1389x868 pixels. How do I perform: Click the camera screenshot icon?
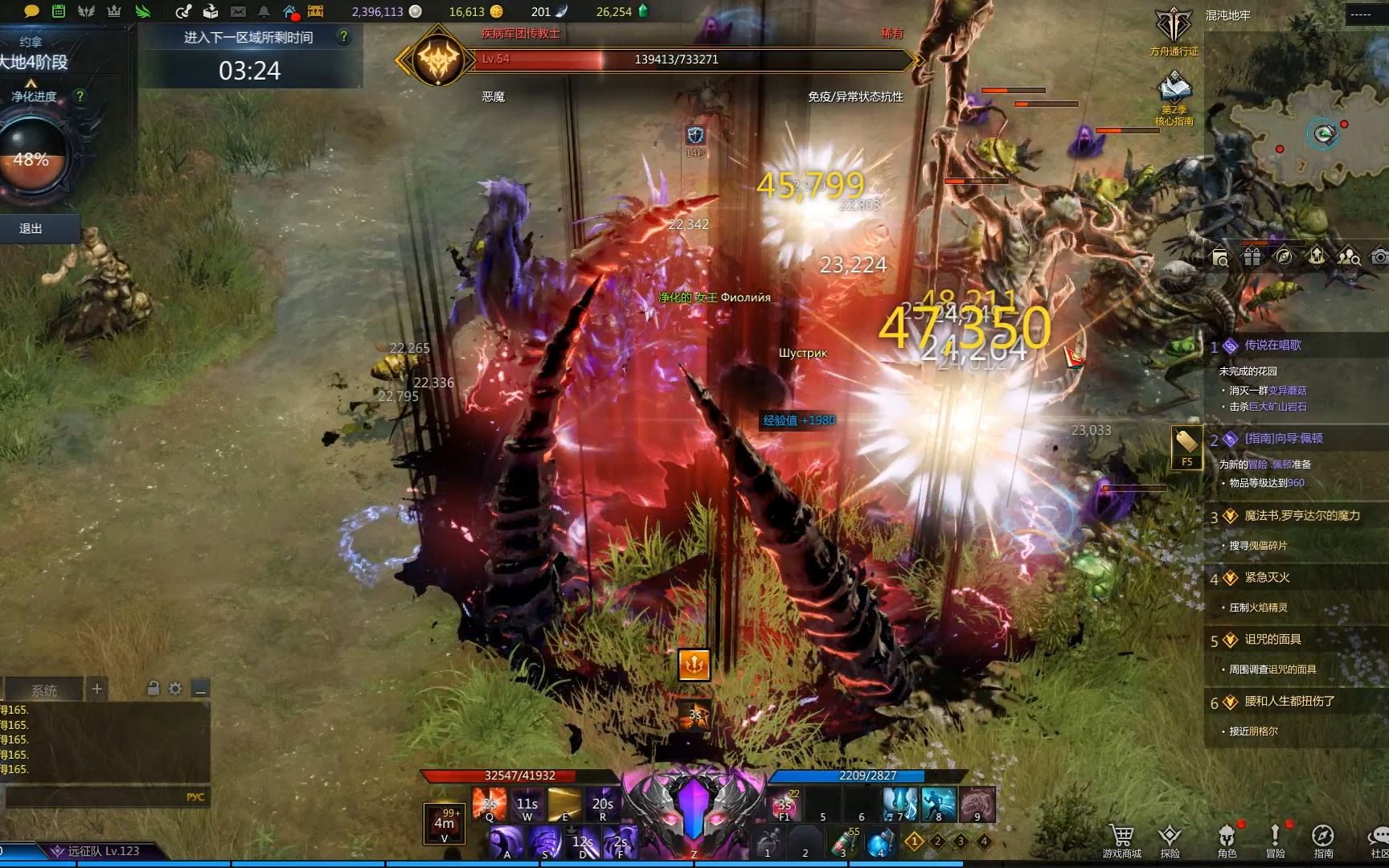(1379, 257)
